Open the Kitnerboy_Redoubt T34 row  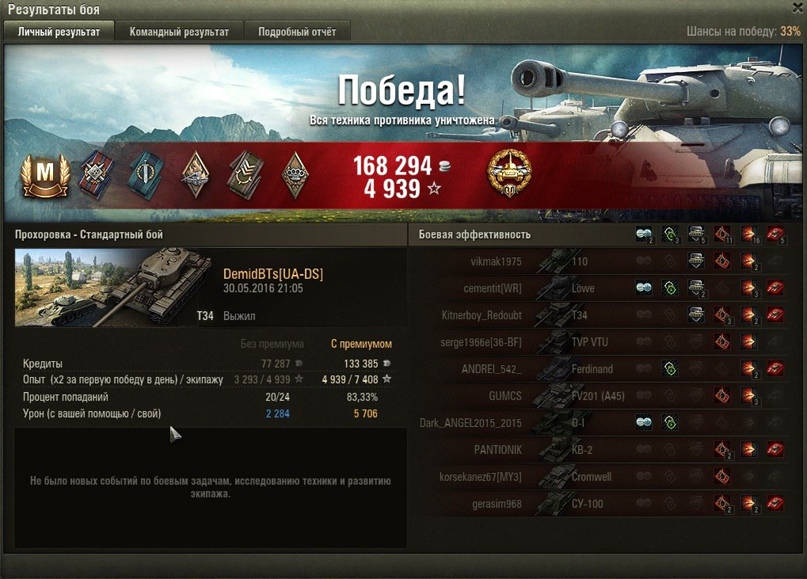[x=600, y=315]
